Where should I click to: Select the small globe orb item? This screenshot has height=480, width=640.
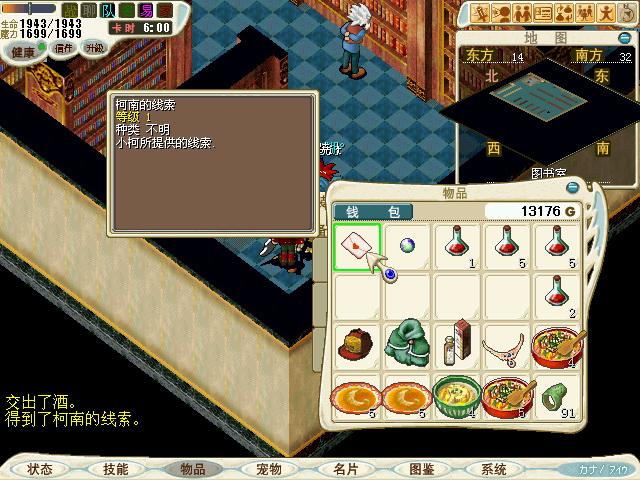[x=406, y=246]
